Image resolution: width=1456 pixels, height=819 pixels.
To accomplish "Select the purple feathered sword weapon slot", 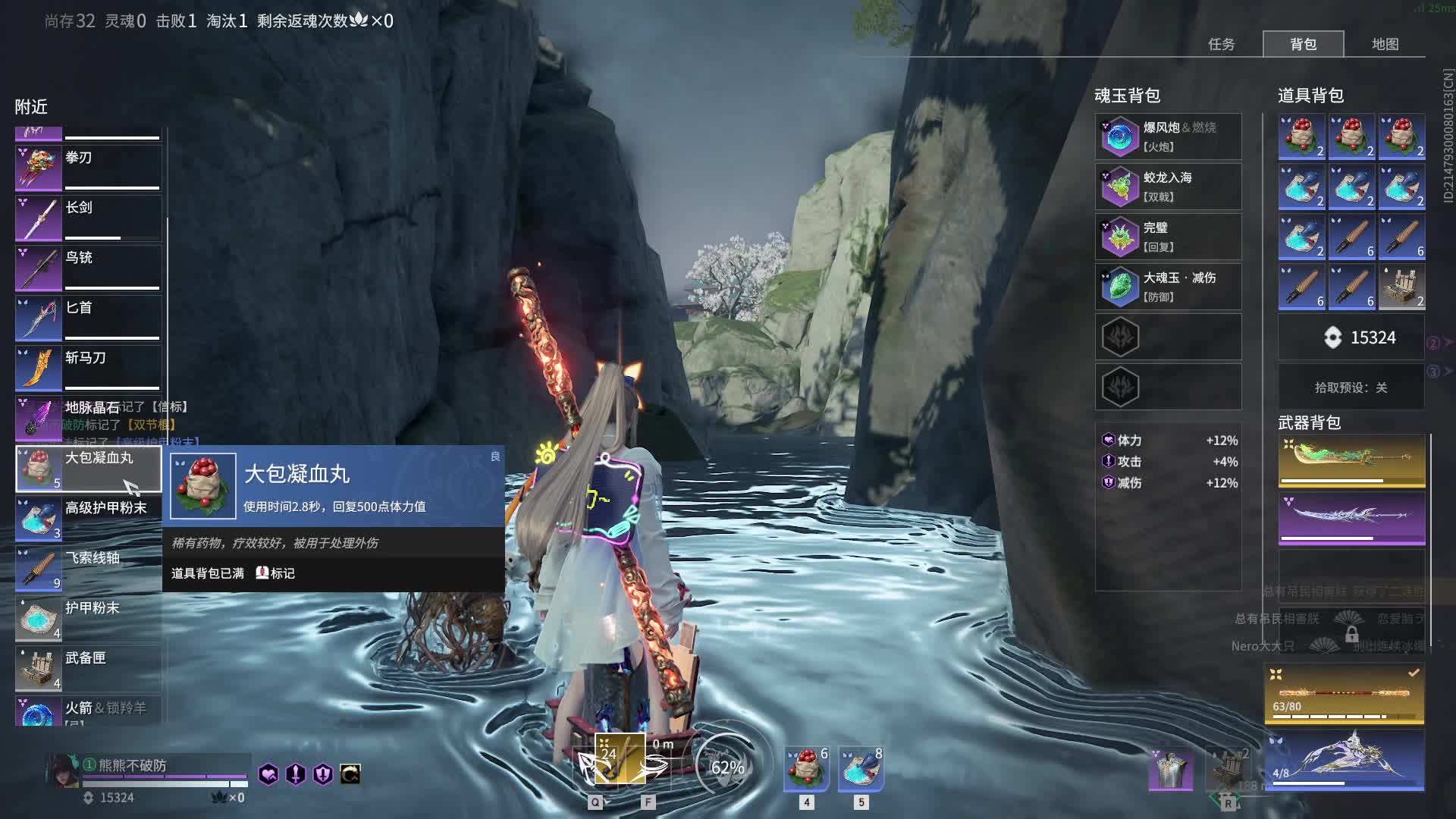I will coord(1351,518).
